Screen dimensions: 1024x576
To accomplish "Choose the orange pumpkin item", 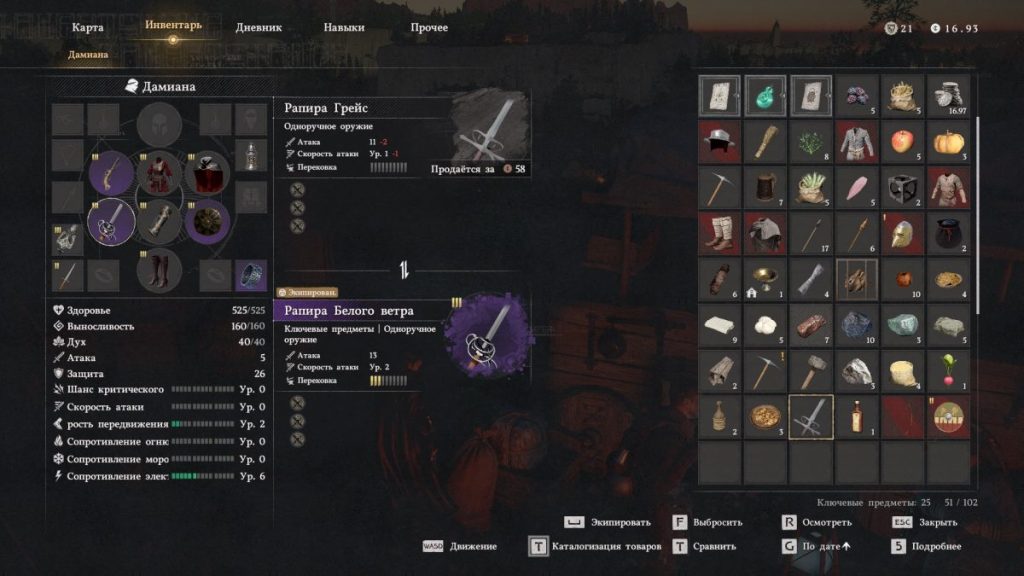I will click(x=948, y=142).
